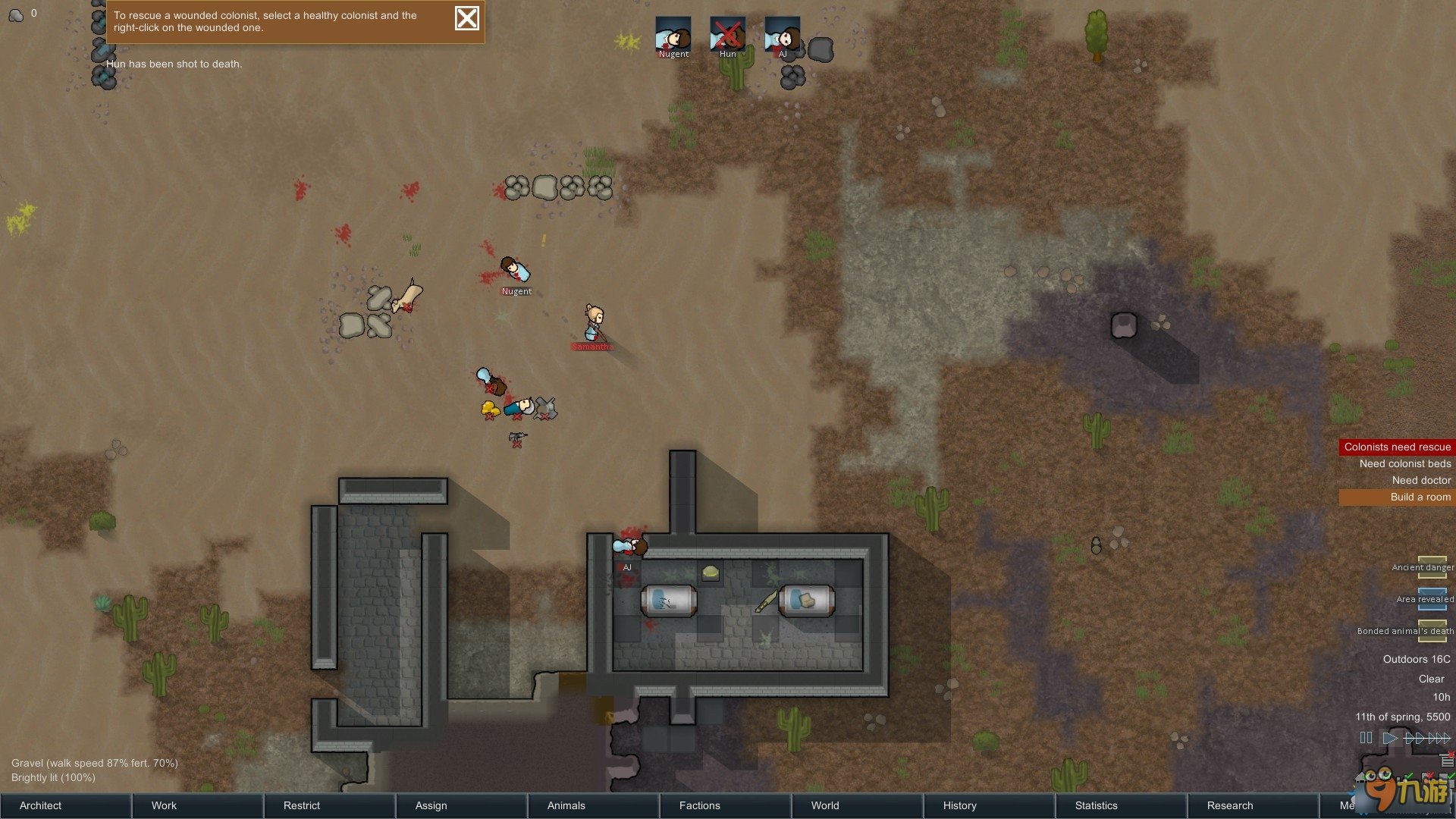The height and width of the screenshot is (819, 1456).
Task: Click the 'Colonists need rescue' alert
Action: pyautogui.click(x=1397, y=447)
